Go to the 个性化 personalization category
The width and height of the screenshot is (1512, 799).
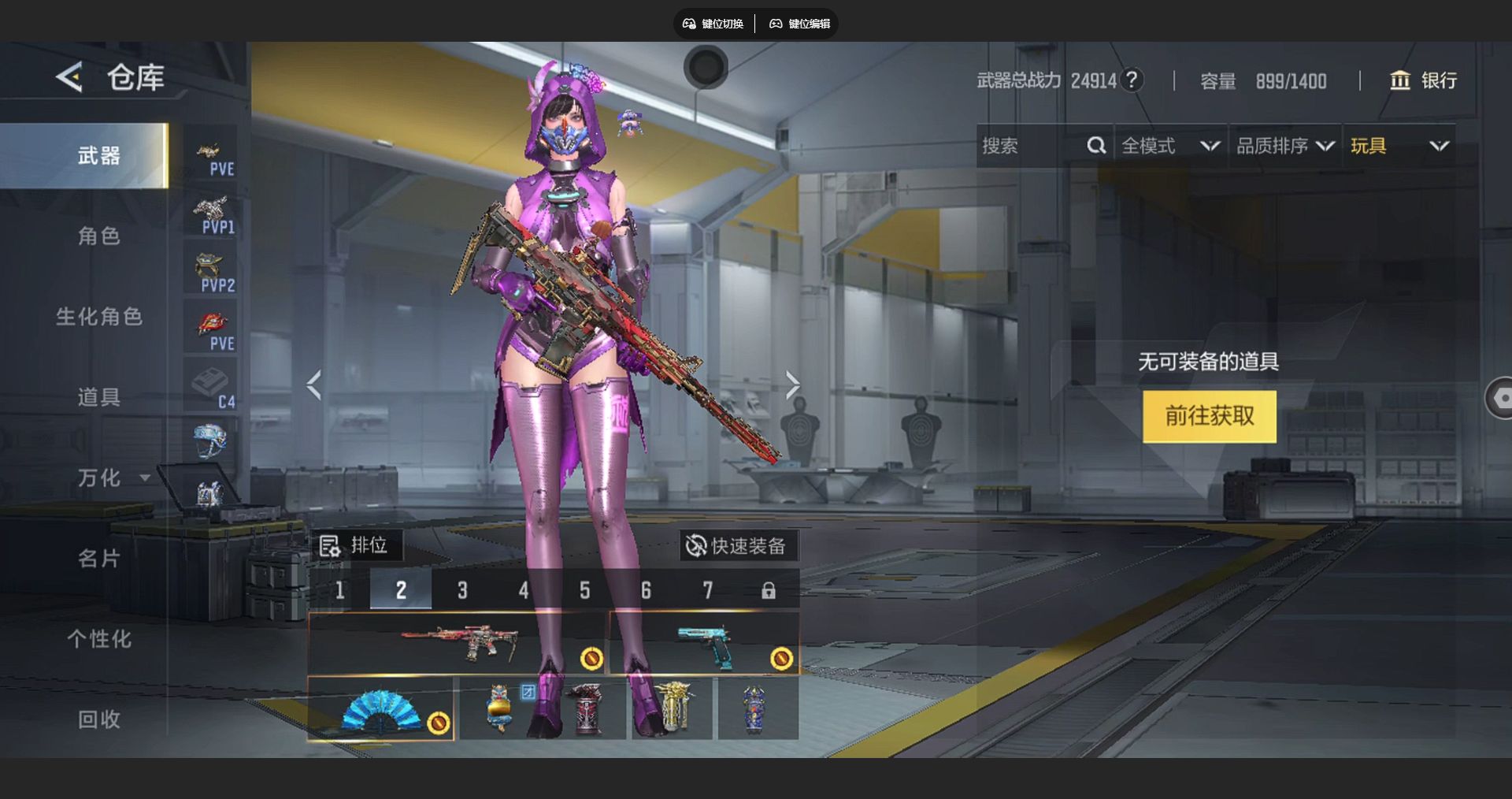[x=98, y=639]
